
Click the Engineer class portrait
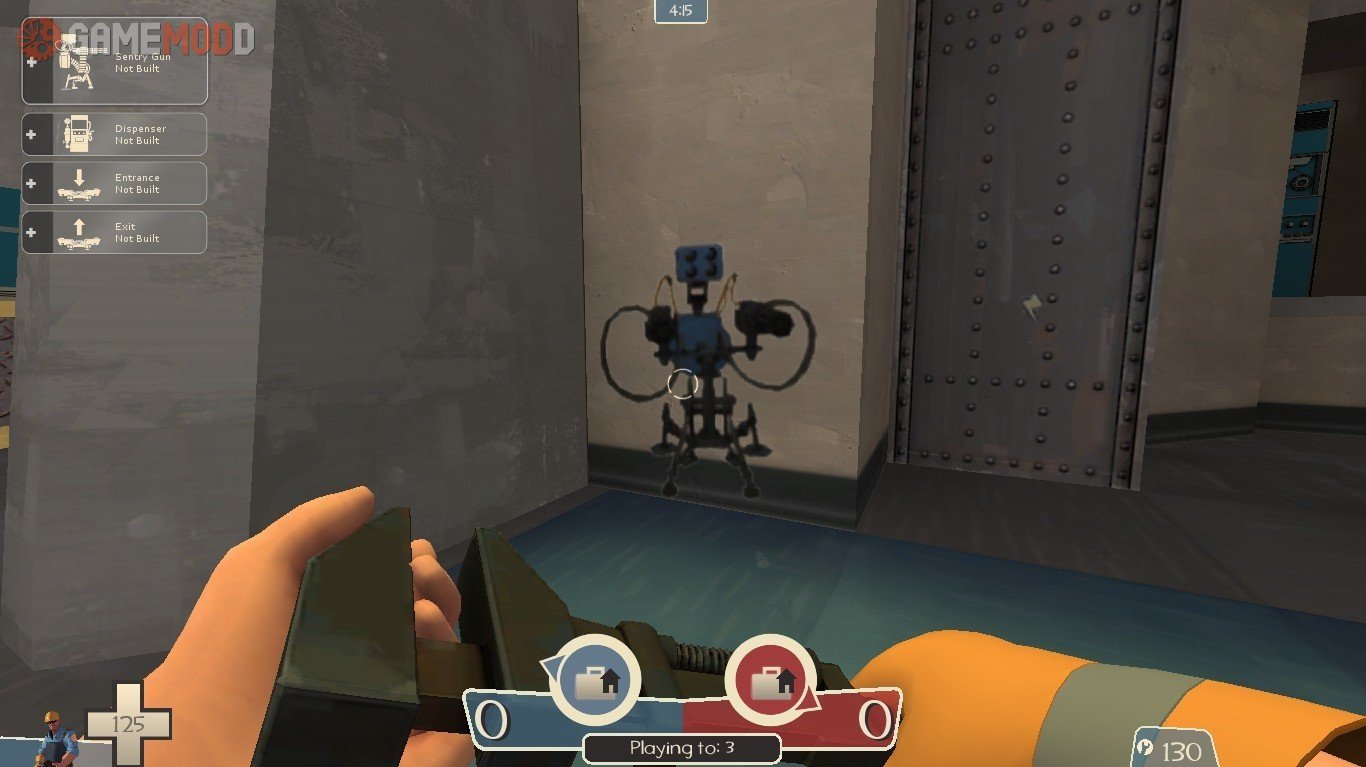point(56,738)
